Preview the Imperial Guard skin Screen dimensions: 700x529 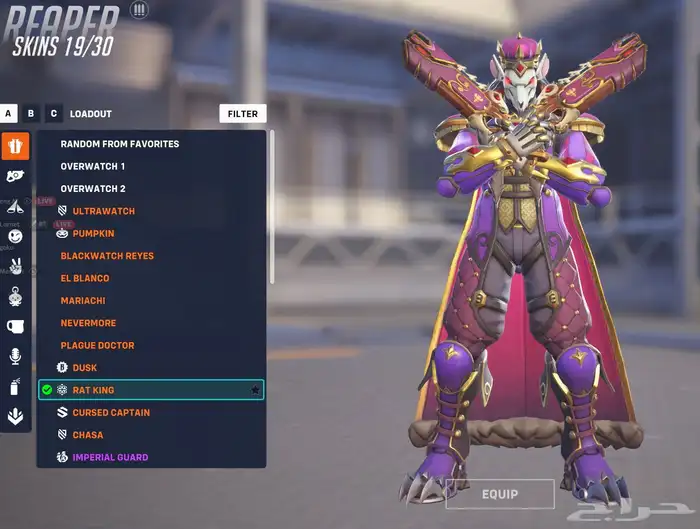click(x=110, y=457)
